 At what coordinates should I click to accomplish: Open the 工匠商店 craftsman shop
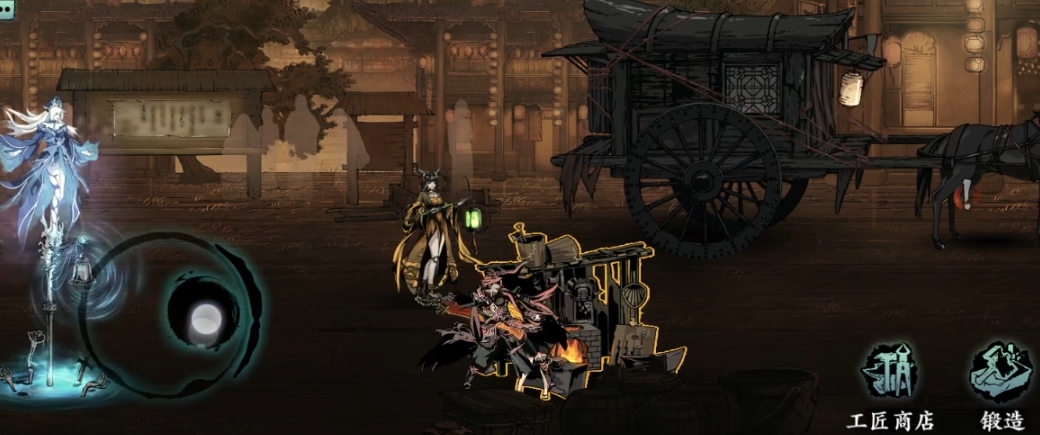(x=890, y=372)
